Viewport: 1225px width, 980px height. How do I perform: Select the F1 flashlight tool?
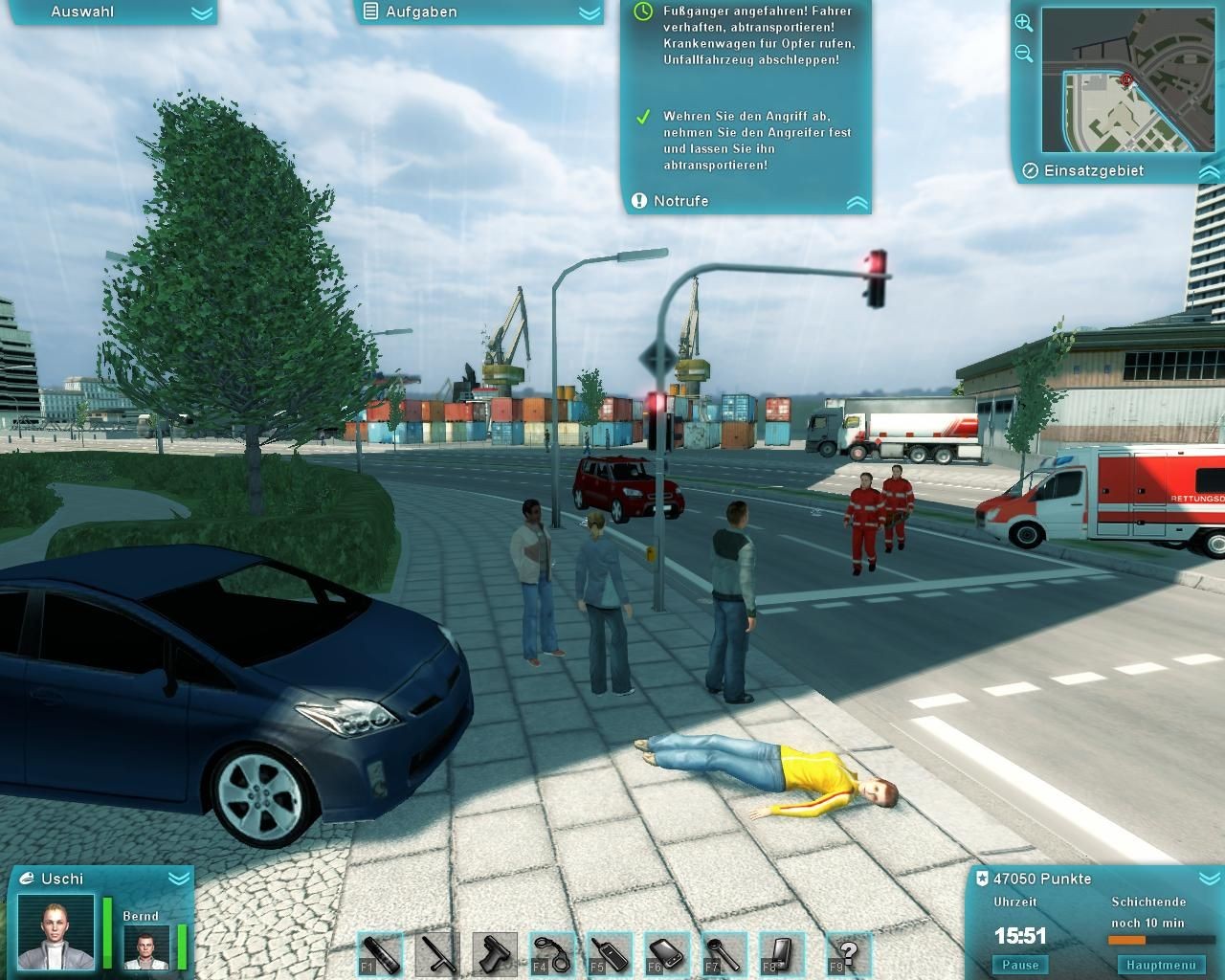(381, 954)
